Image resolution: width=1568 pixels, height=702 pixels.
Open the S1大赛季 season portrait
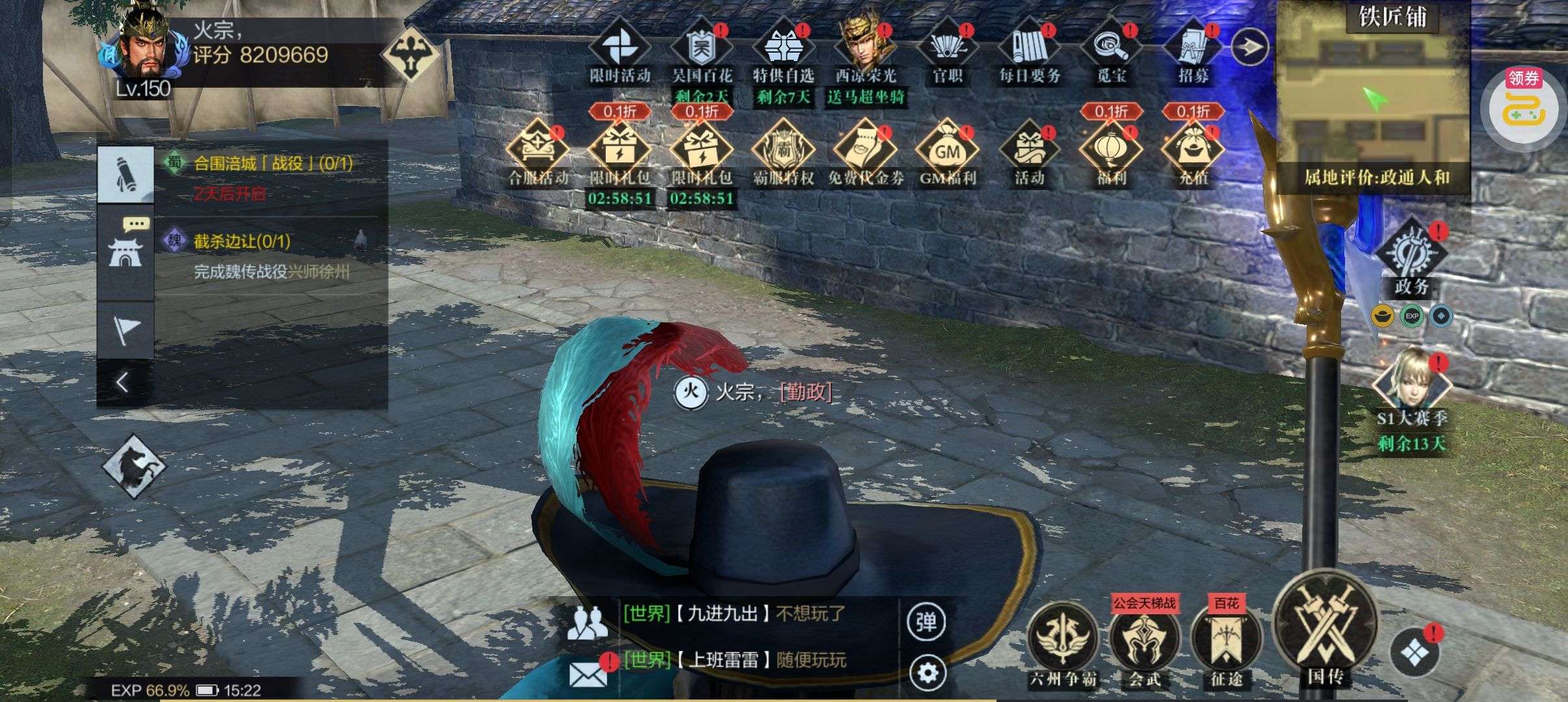1411,385
